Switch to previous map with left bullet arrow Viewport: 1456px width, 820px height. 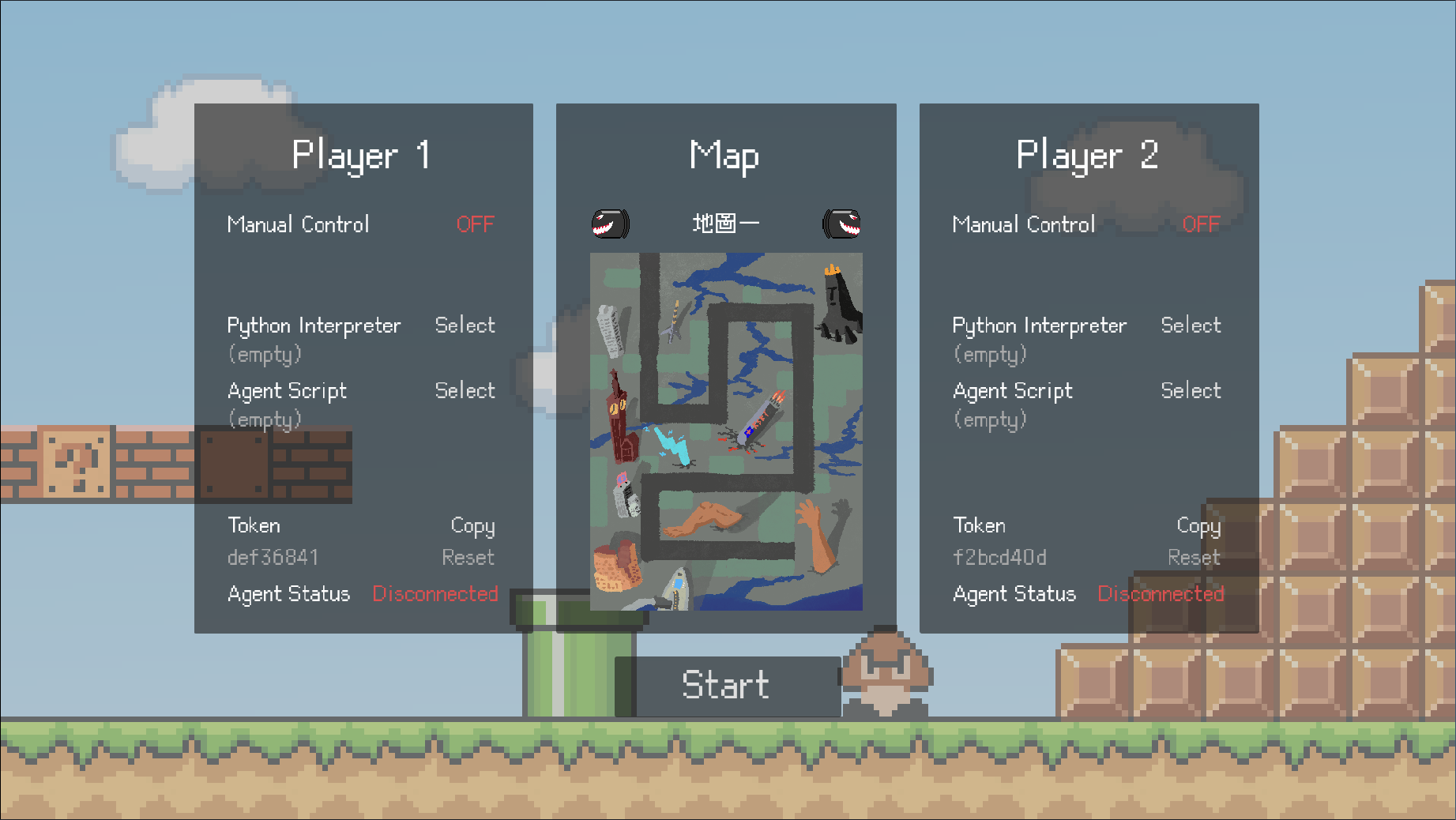pyautogui.click(x=611, y=224)
